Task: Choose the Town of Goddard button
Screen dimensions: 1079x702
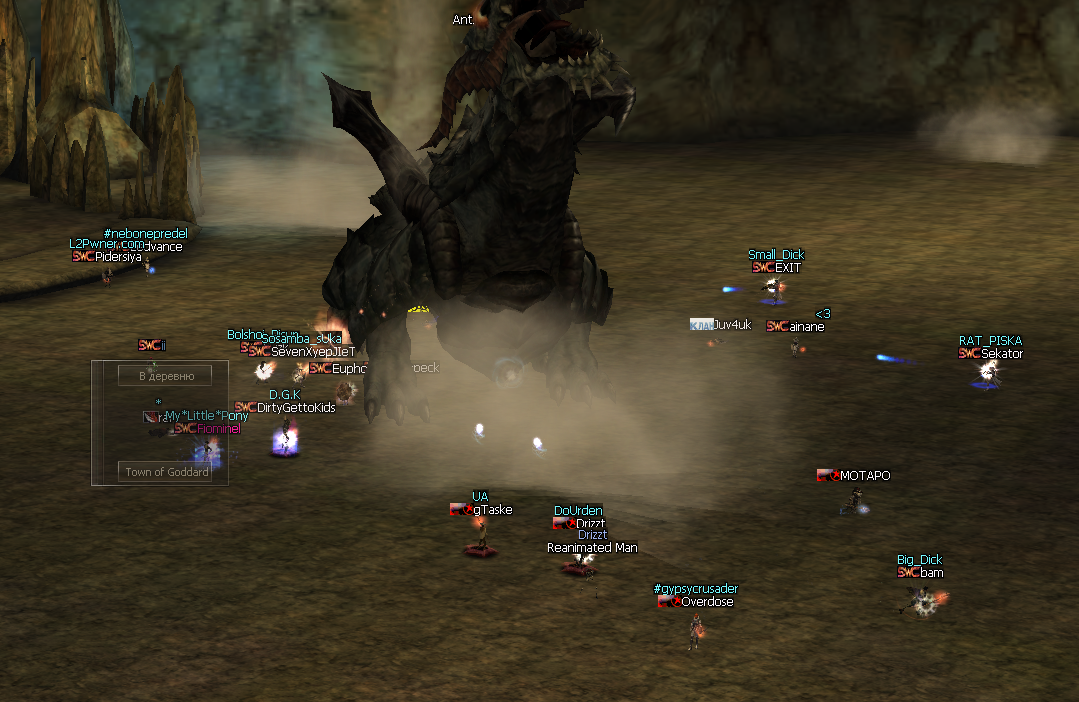Action: (167, 471)
